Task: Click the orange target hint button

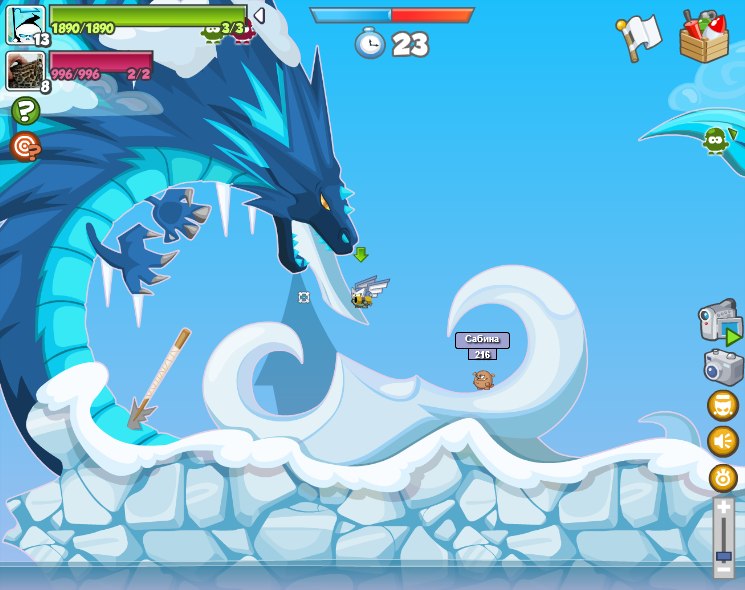Action: (x=25, y=146)
